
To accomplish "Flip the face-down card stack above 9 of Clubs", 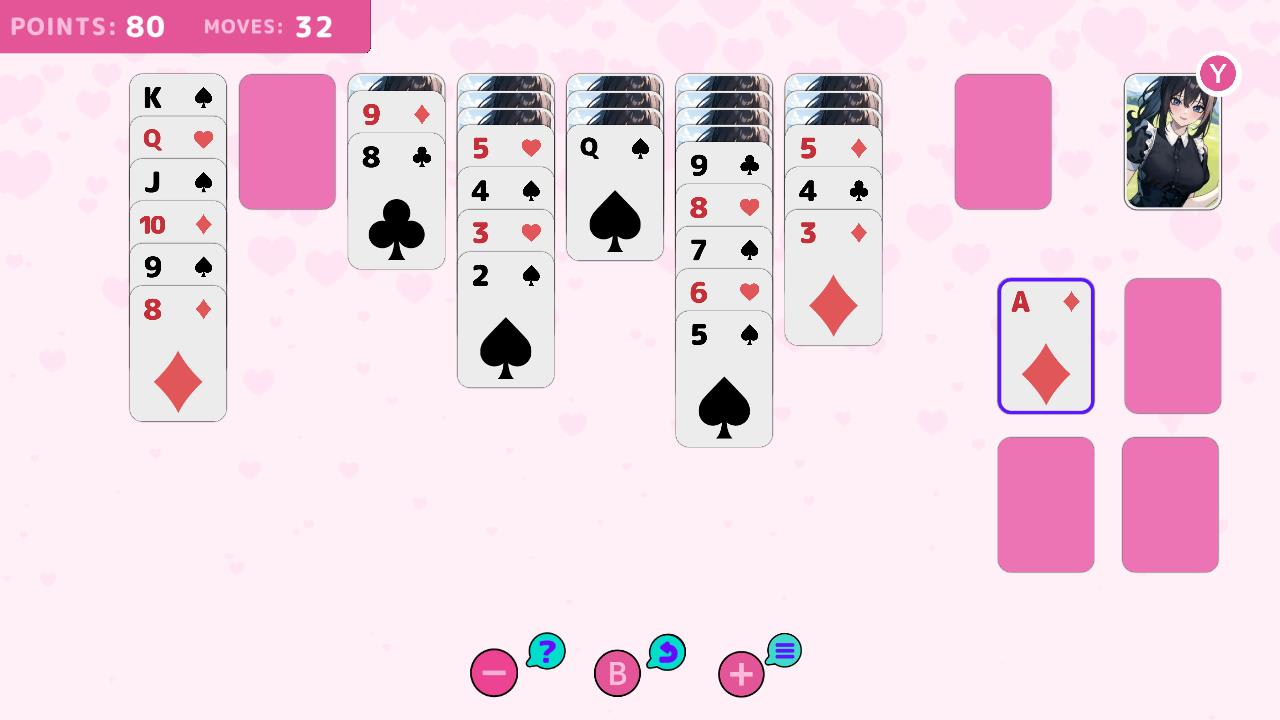I will point(724,100).
